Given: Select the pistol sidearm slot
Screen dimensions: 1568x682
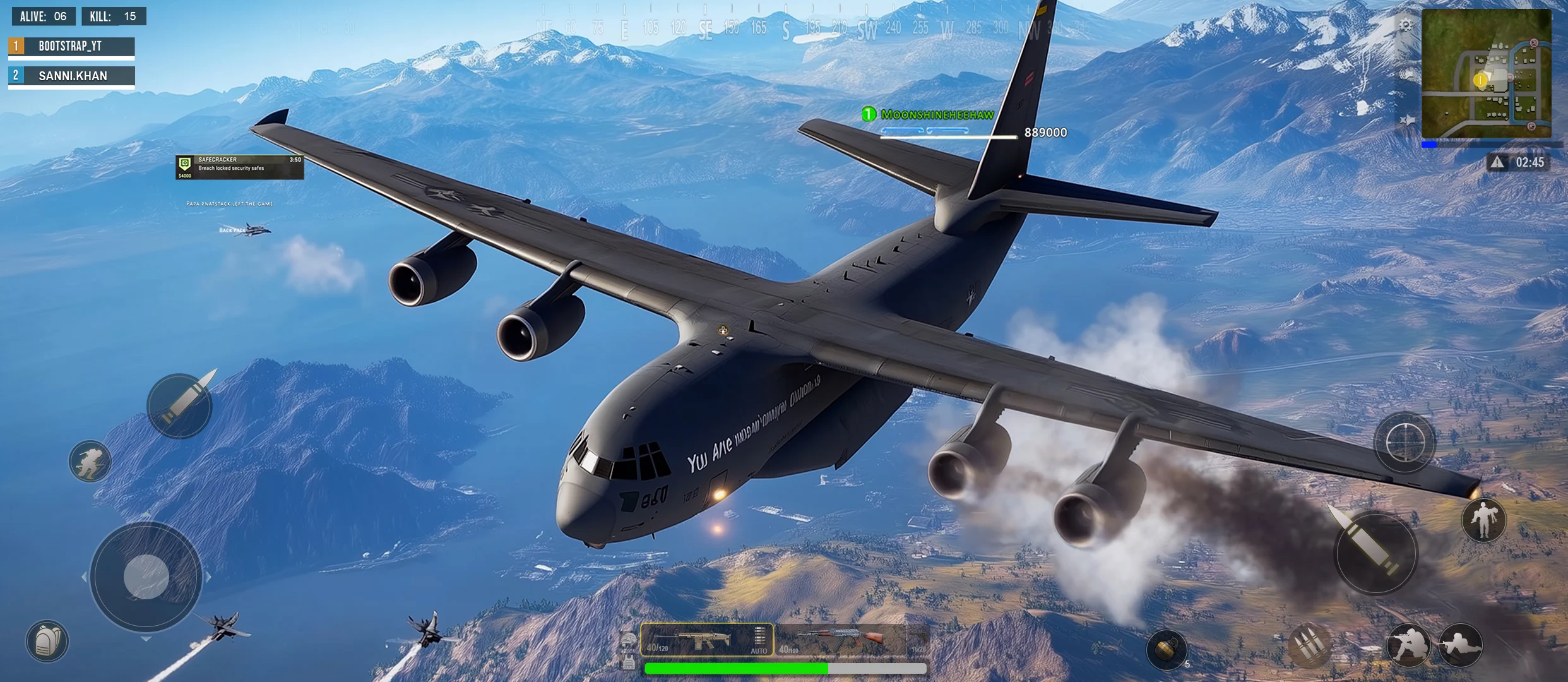Looking at the screenshot, I should 919,640.
